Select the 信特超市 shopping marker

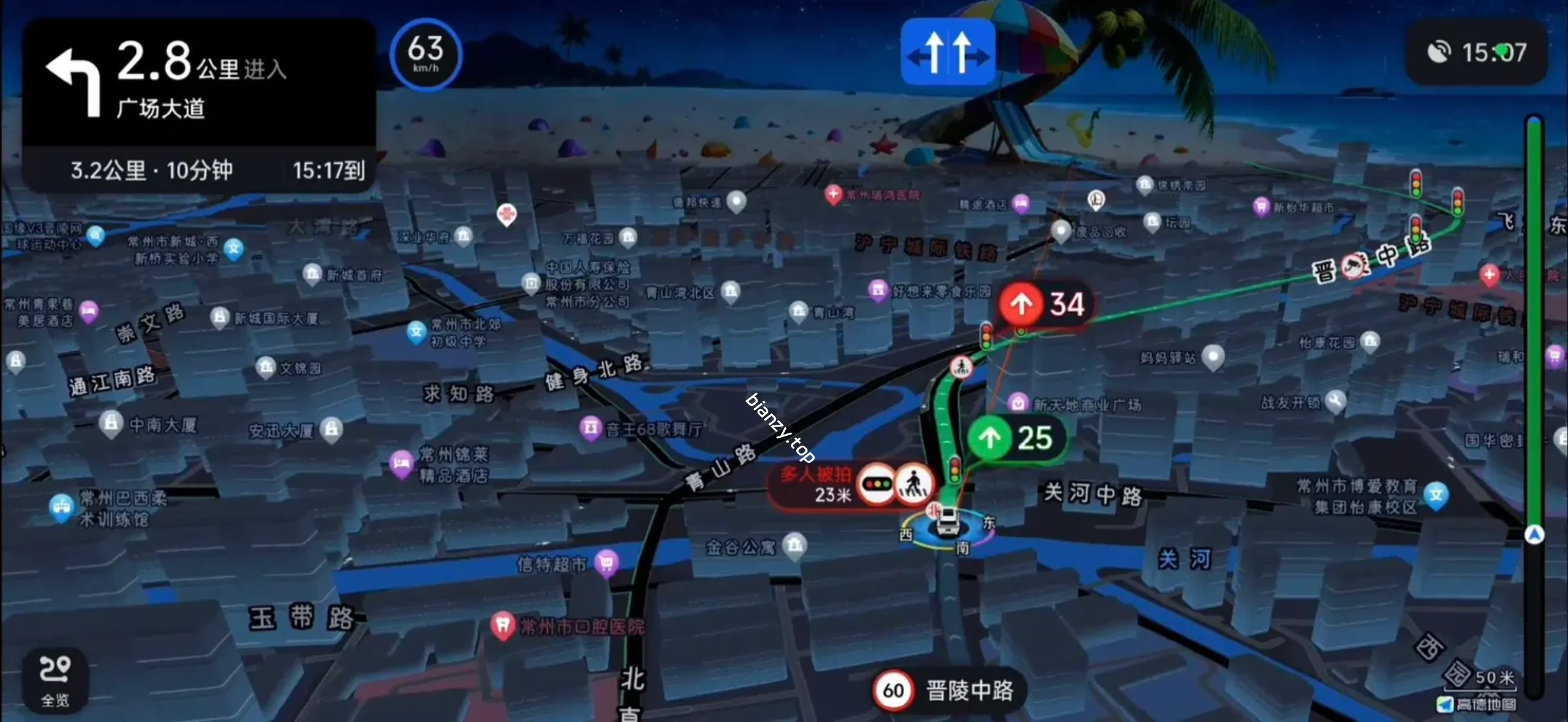pyautogui.click(x=606, y=563)
